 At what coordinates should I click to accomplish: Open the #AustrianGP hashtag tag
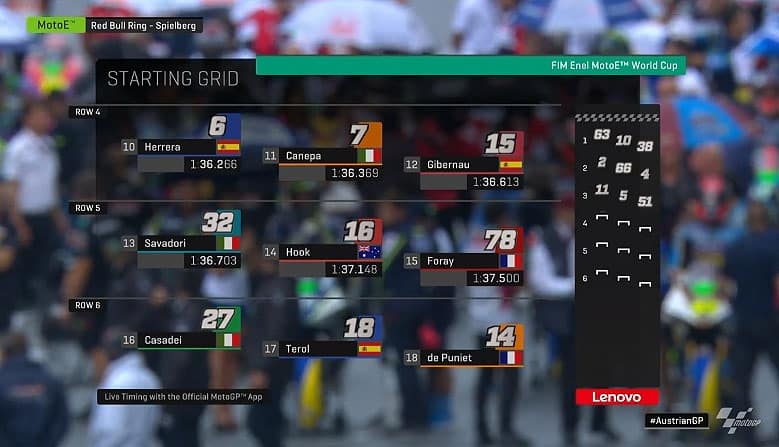tap(675, 421)
